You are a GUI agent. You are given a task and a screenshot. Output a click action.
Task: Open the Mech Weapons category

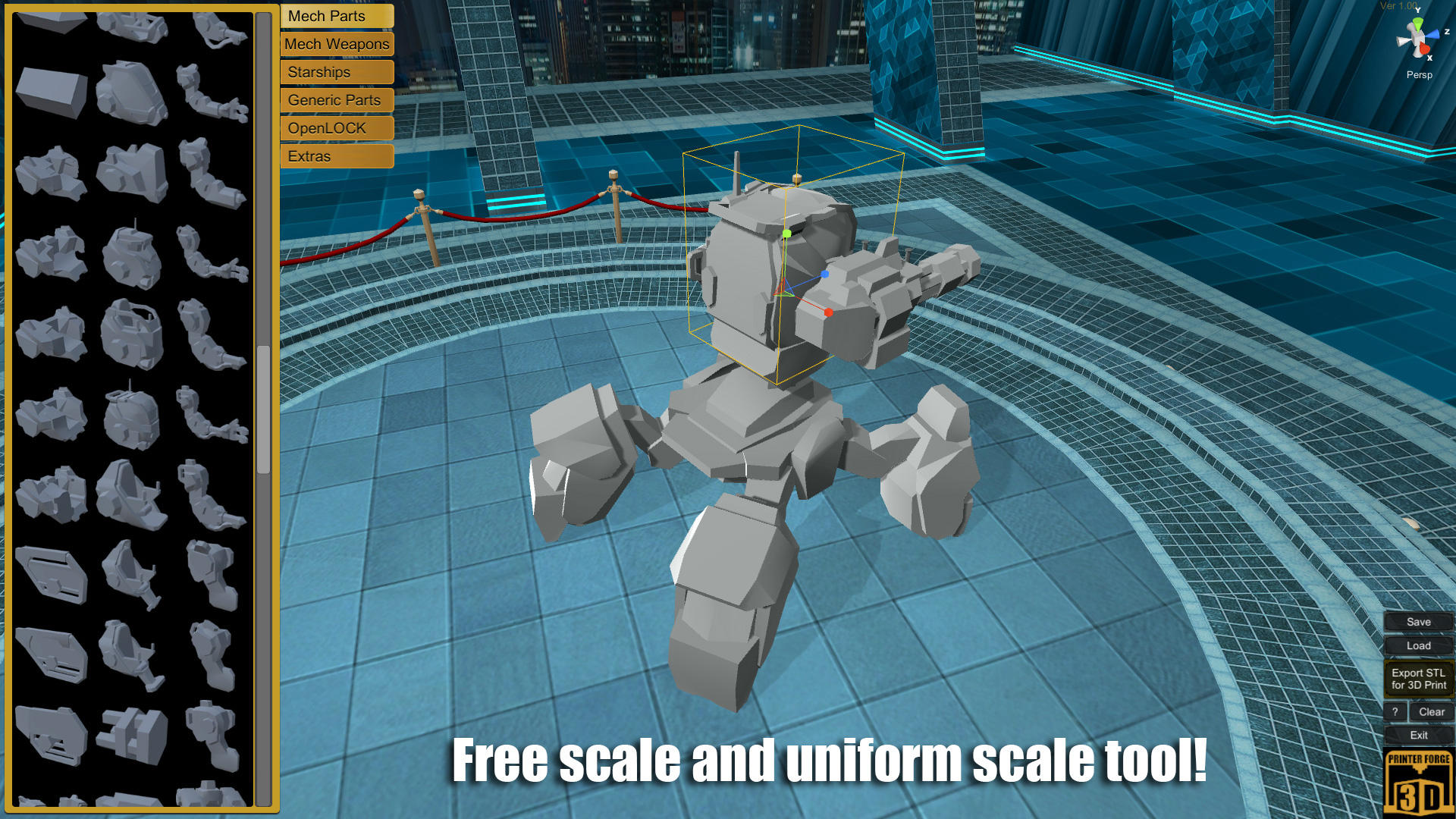(x=336, y=44)
